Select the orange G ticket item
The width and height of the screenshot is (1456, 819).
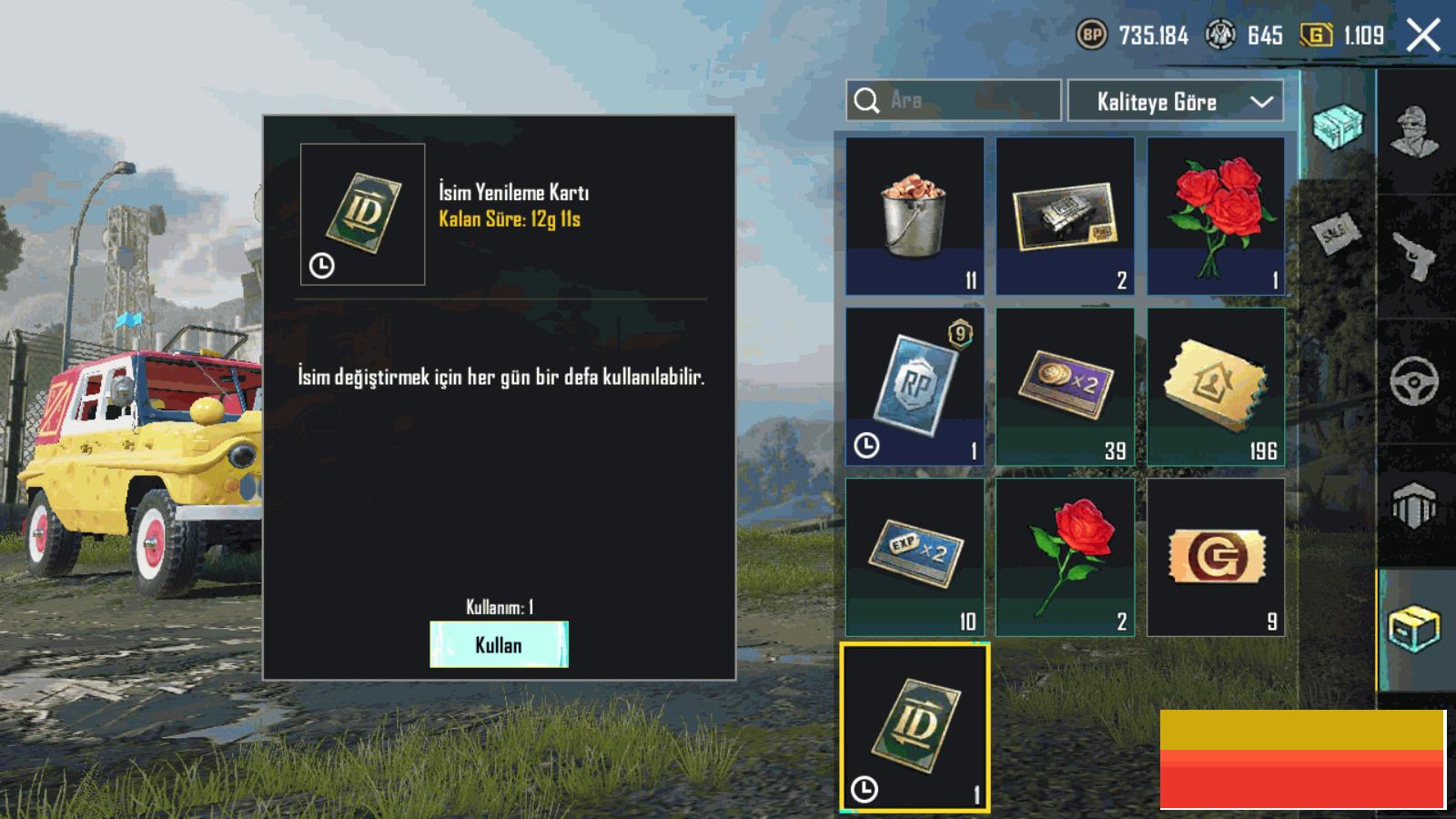tap(1216, 557)
